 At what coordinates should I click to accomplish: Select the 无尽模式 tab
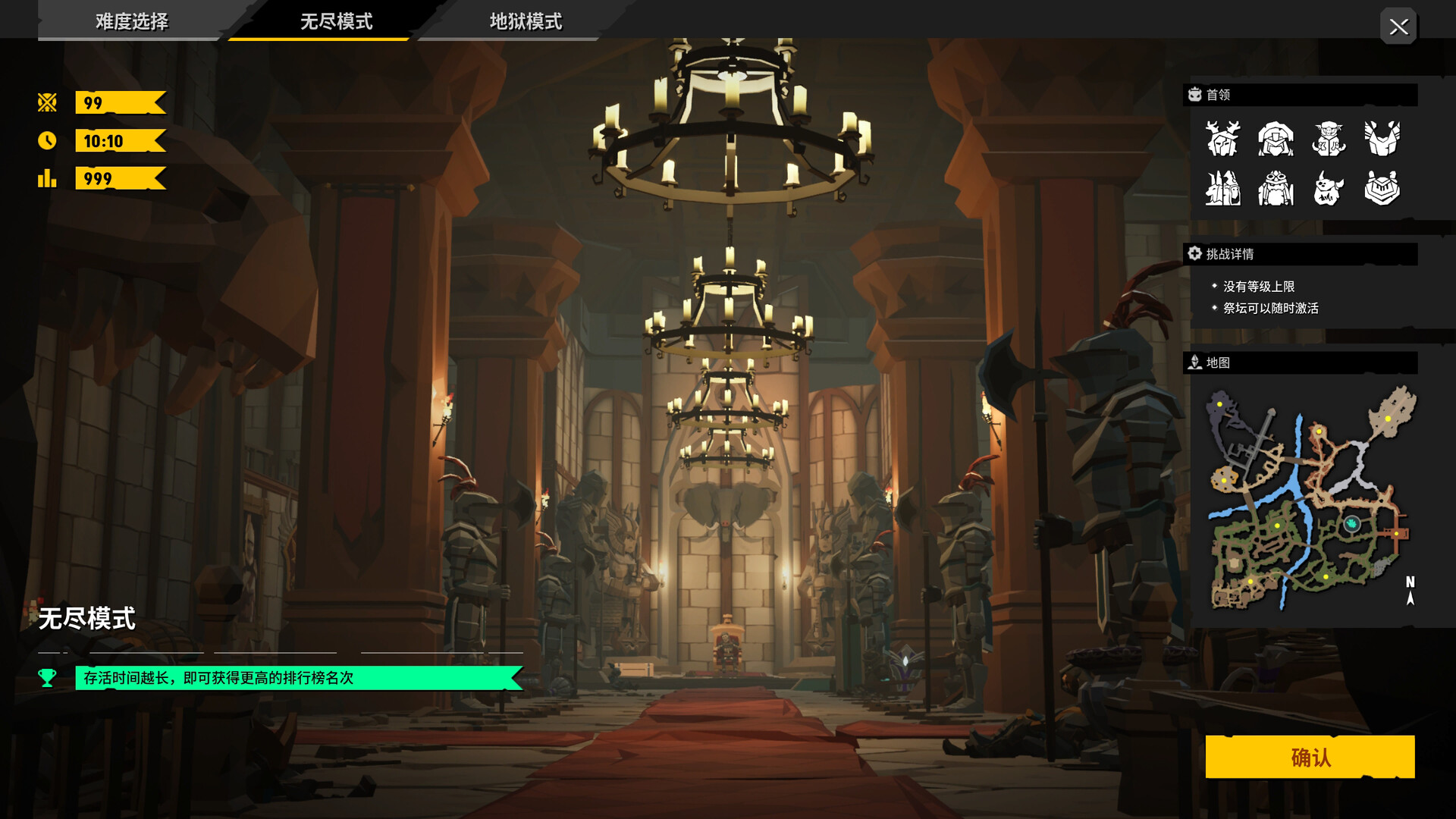336,21
